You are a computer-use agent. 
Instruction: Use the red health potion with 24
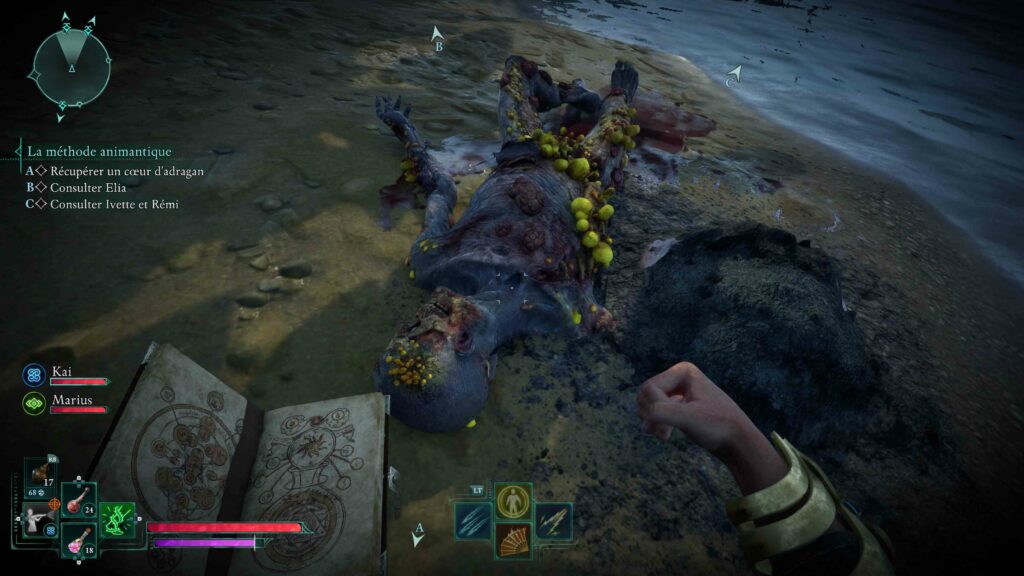pos(77,500)
